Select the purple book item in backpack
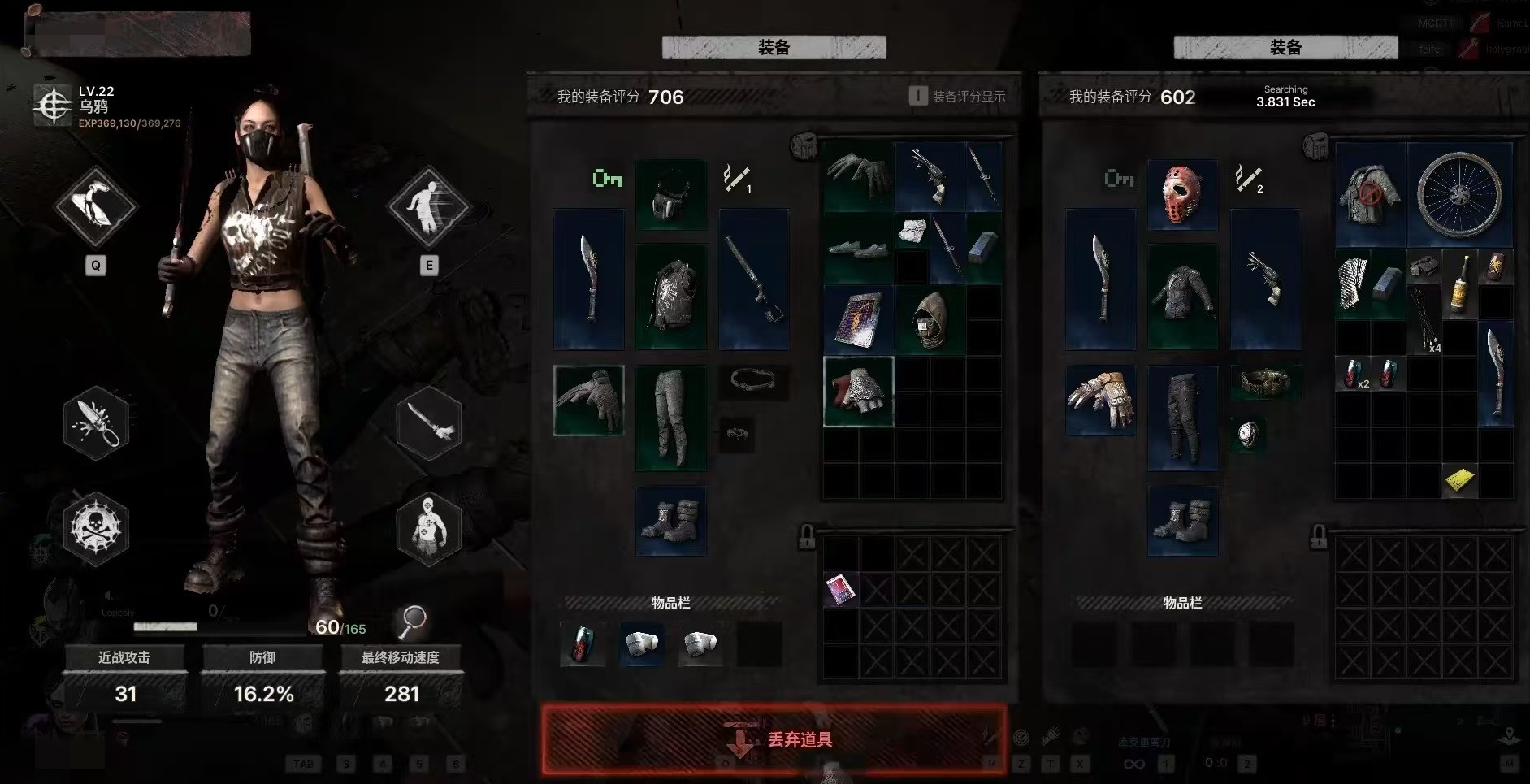1530x784 pixels. pos(858,319)
